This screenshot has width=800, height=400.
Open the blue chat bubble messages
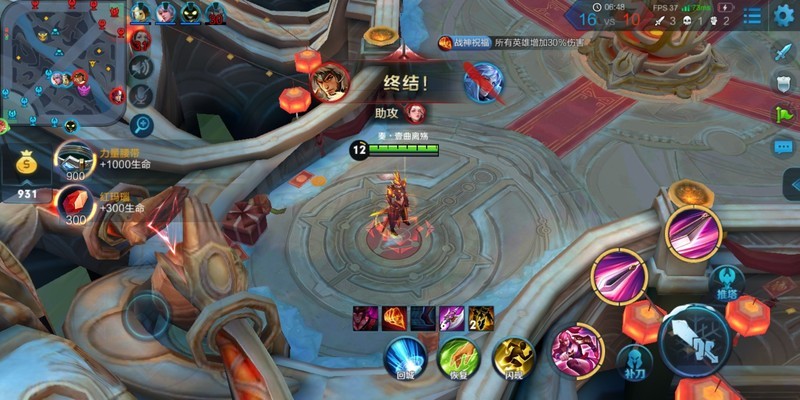784,146
